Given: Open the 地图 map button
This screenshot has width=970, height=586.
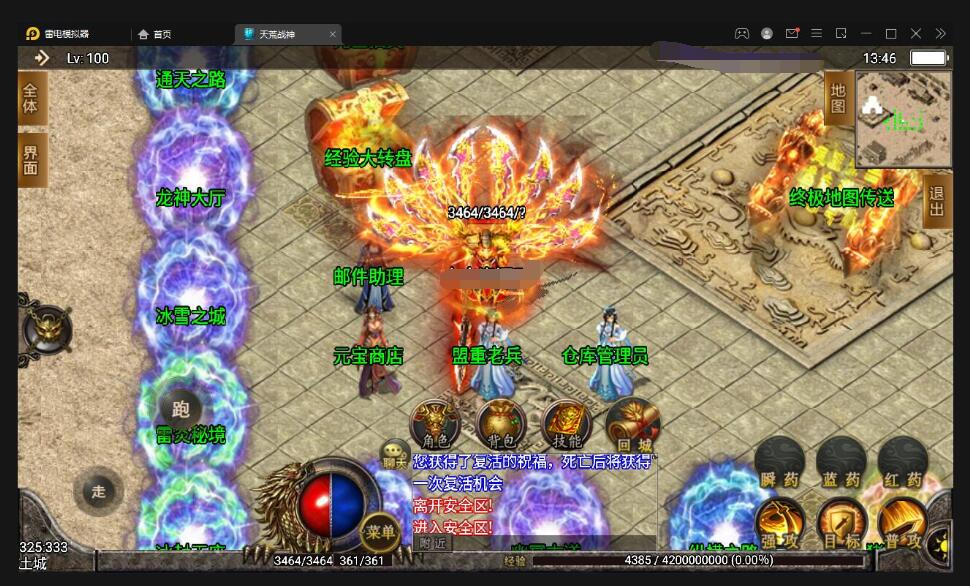Looking at the screenshot, I should 838,98.
